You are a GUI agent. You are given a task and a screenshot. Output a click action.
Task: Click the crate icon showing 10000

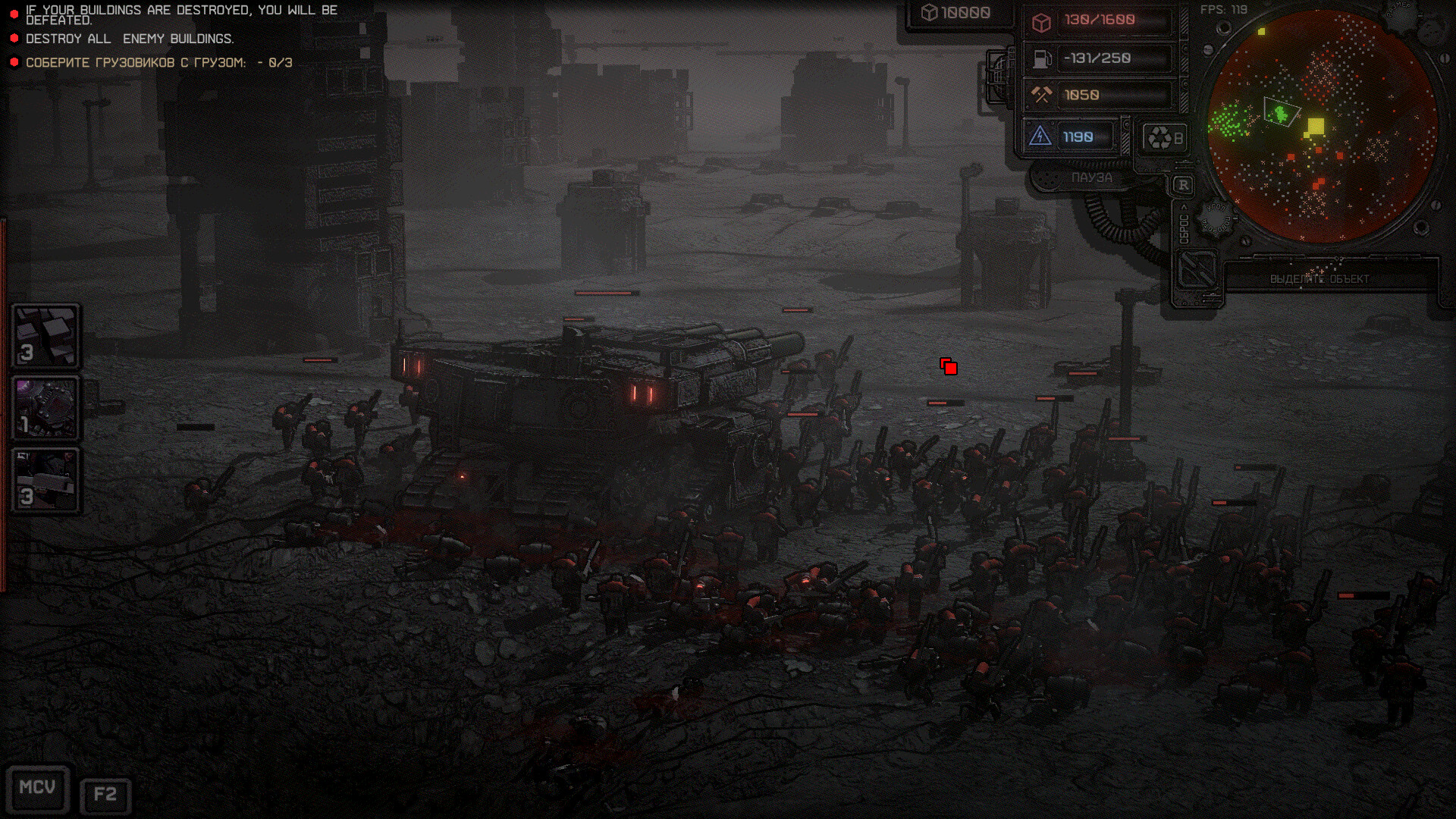pos(928,13)
